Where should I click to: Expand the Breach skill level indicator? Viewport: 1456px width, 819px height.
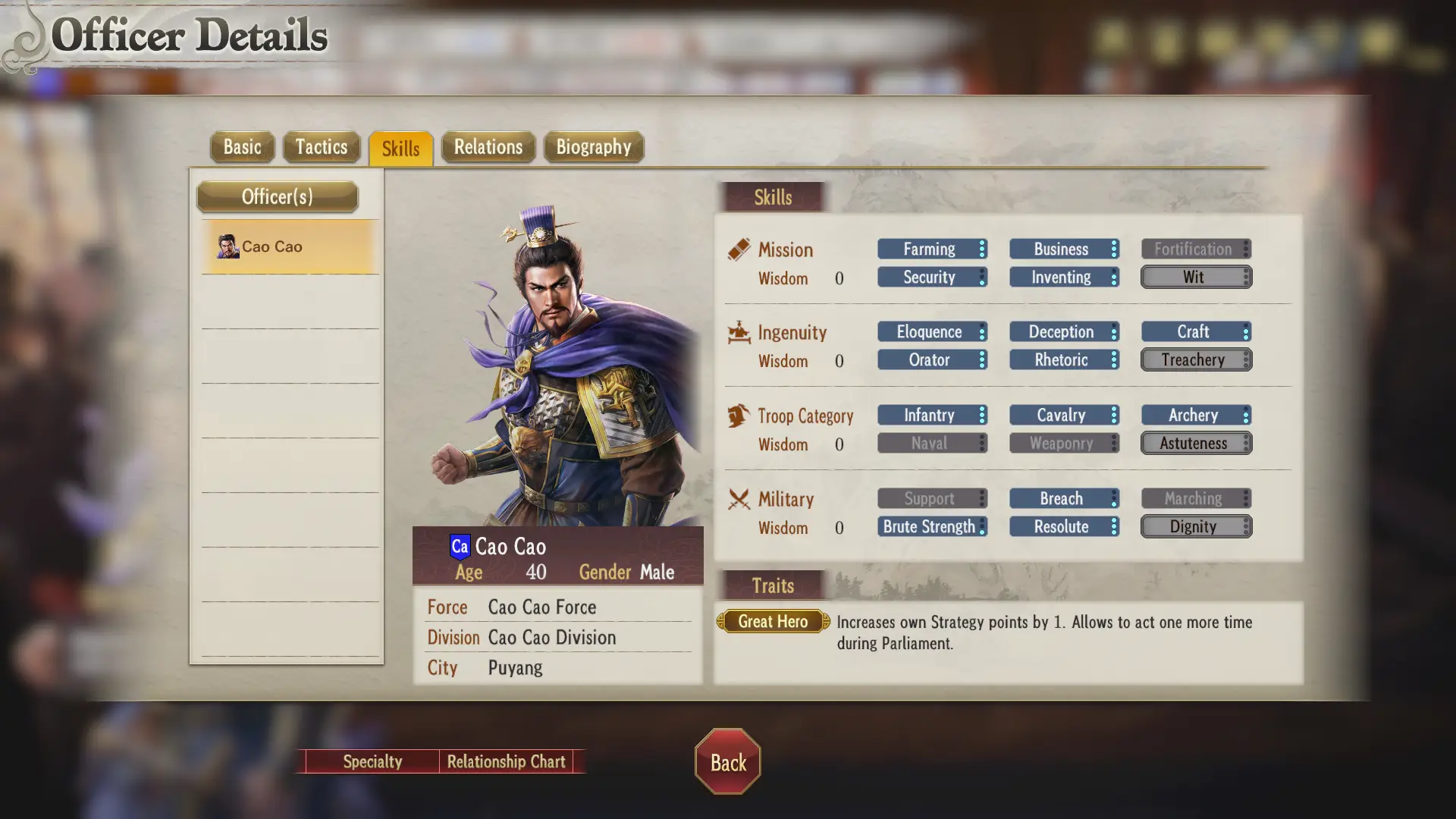click(1113, 498)
